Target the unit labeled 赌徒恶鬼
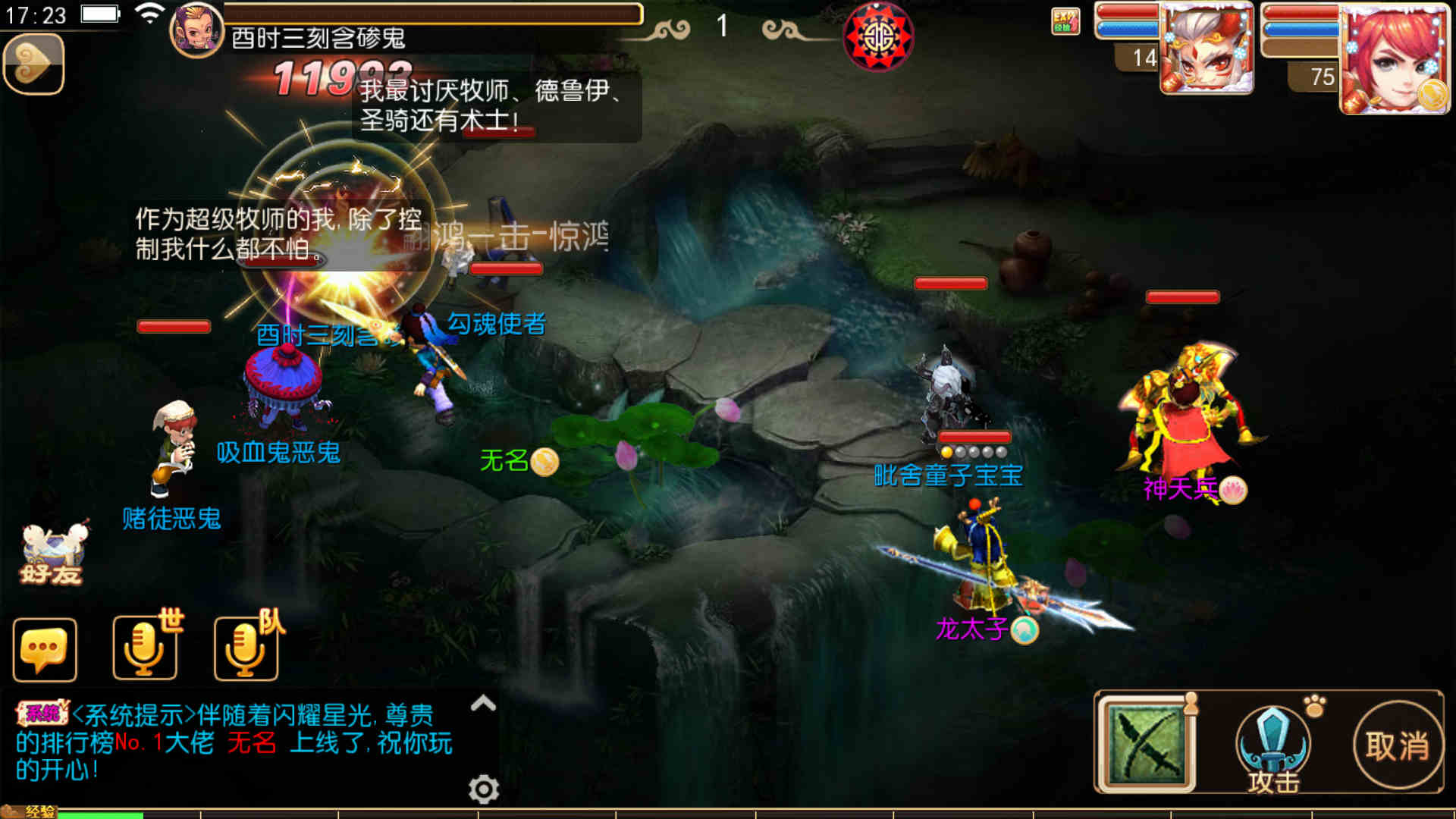The height and width of the screenshot is (819, 1456). pos(174,447)
